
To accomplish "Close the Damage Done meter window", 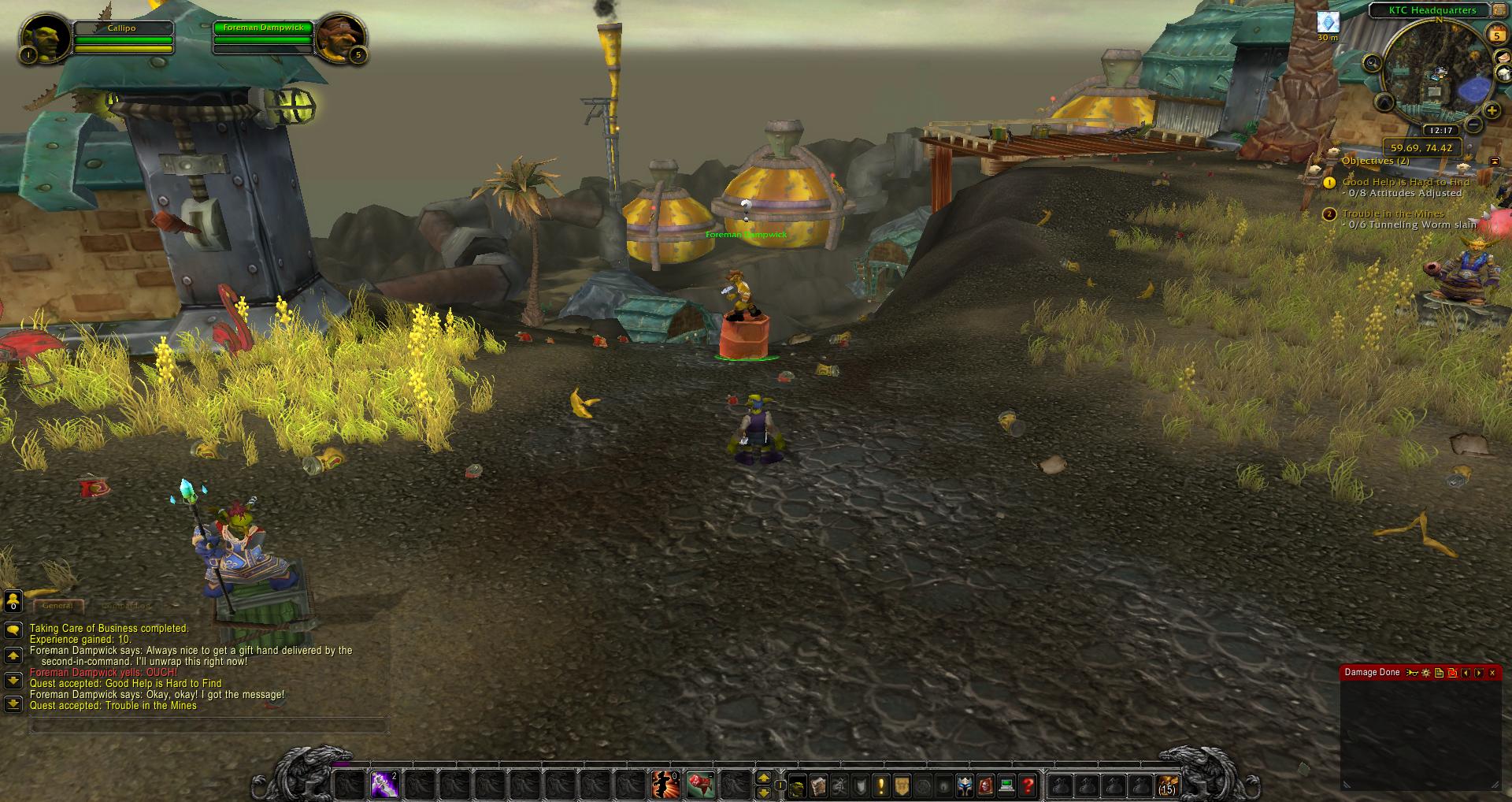I will [1492, 673].
